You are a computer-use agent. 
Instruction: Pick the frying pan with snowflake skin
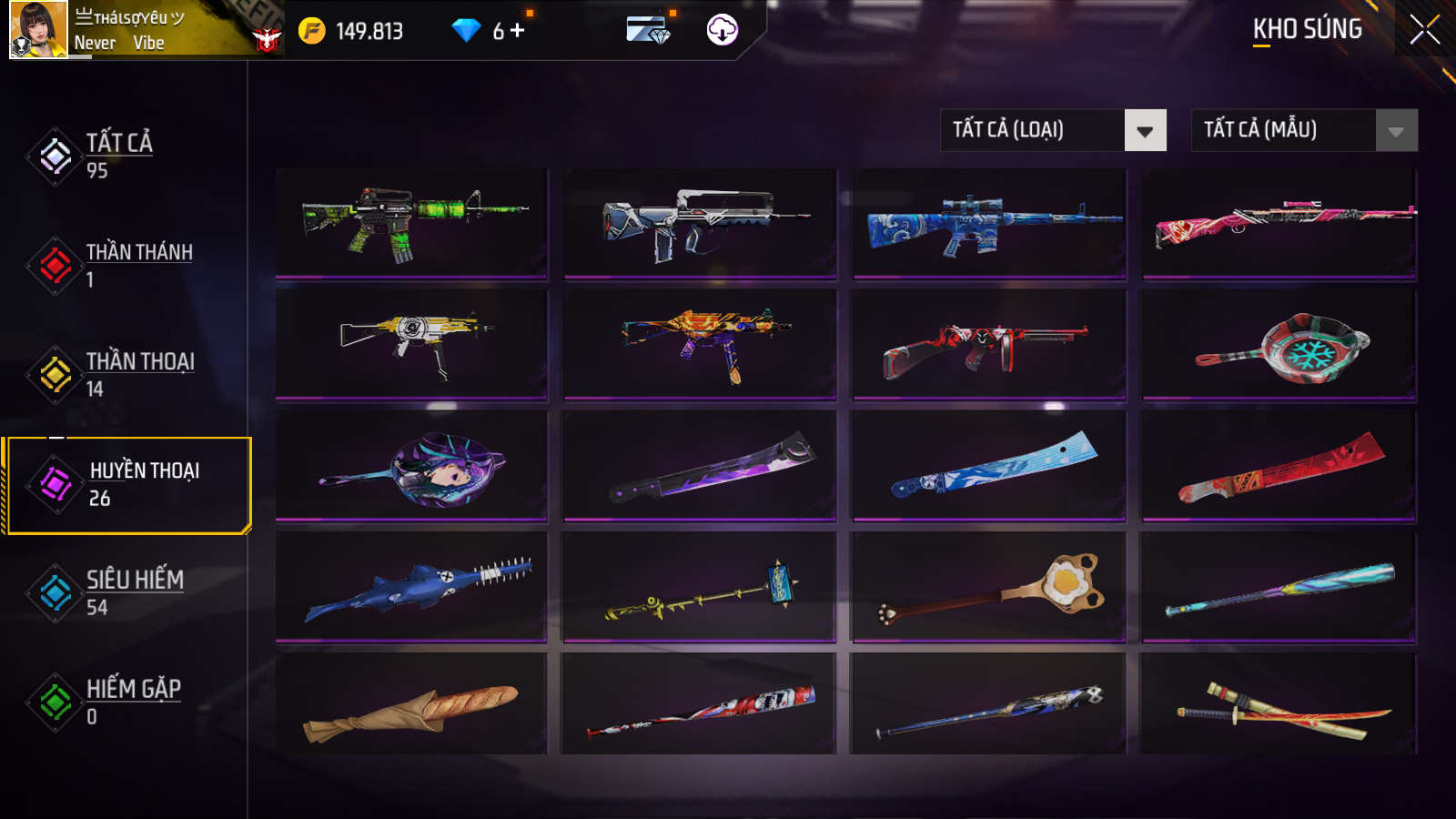[x=1279, y=346]
